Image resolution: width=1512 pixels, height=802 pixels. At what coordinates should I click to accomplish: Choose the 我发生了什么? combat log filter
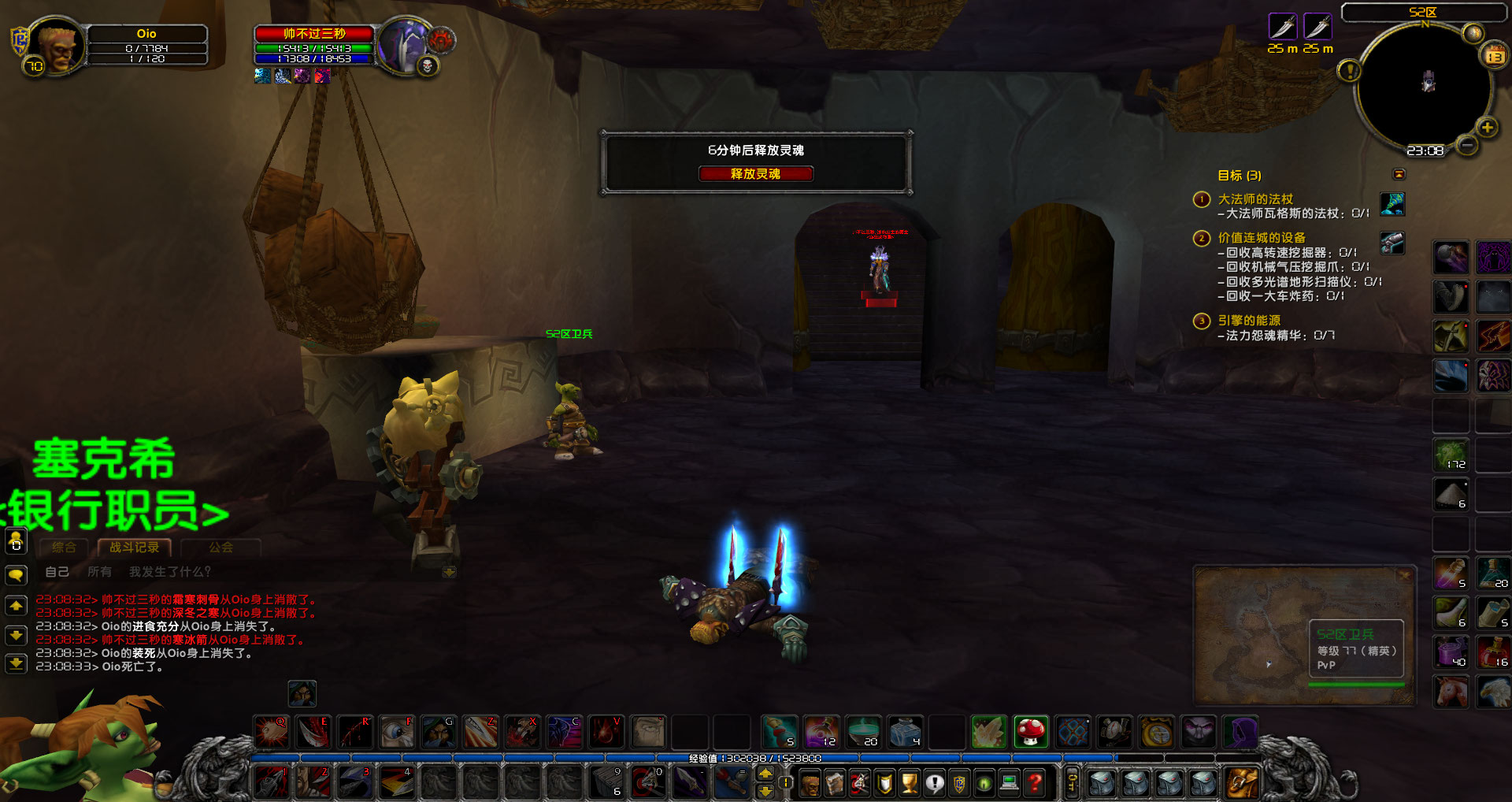pyautogui.click(x=170, y=571)
